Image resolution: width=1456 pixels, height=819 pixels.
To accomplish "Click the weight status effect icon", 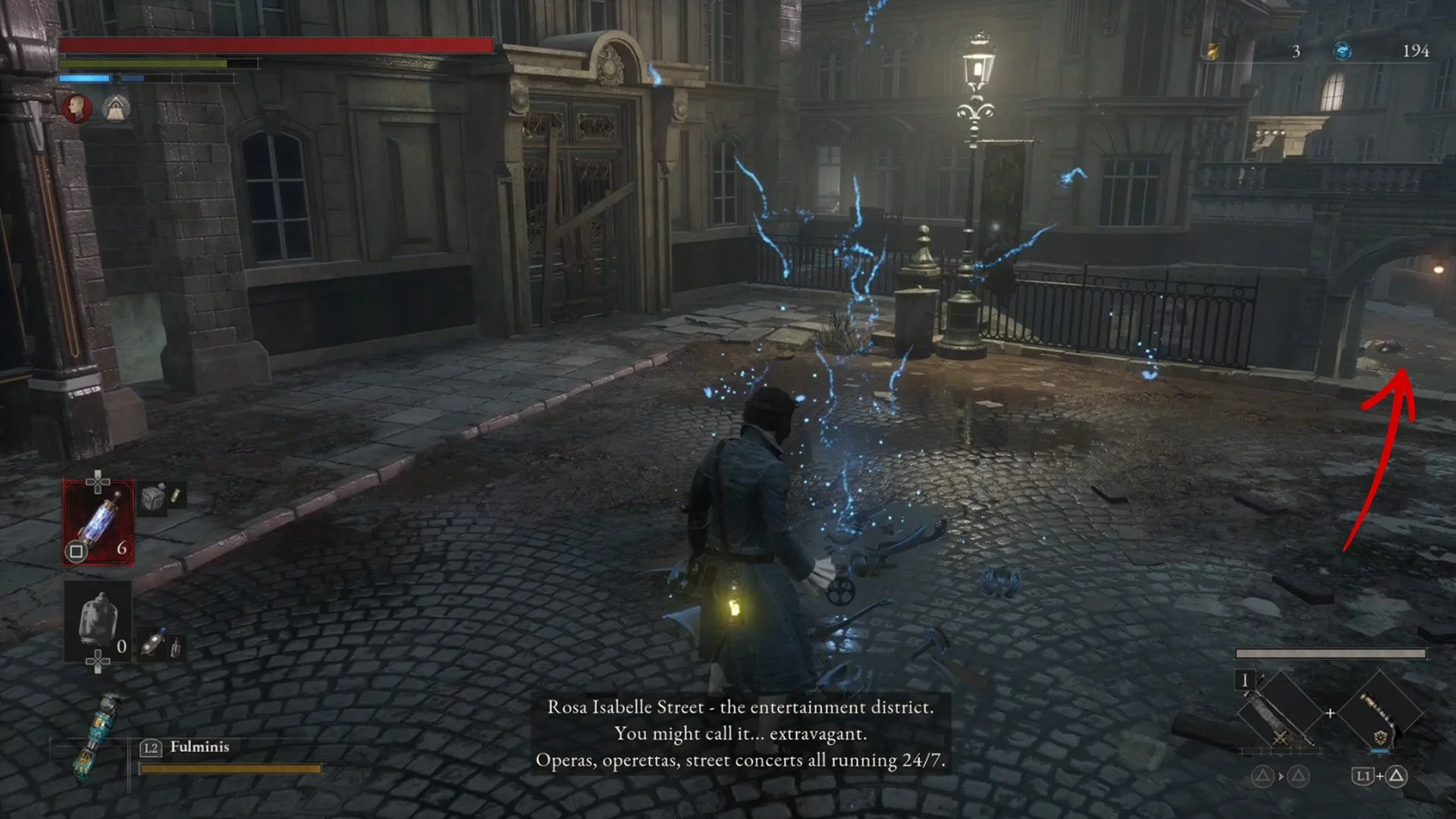I will tap(115, 109).
